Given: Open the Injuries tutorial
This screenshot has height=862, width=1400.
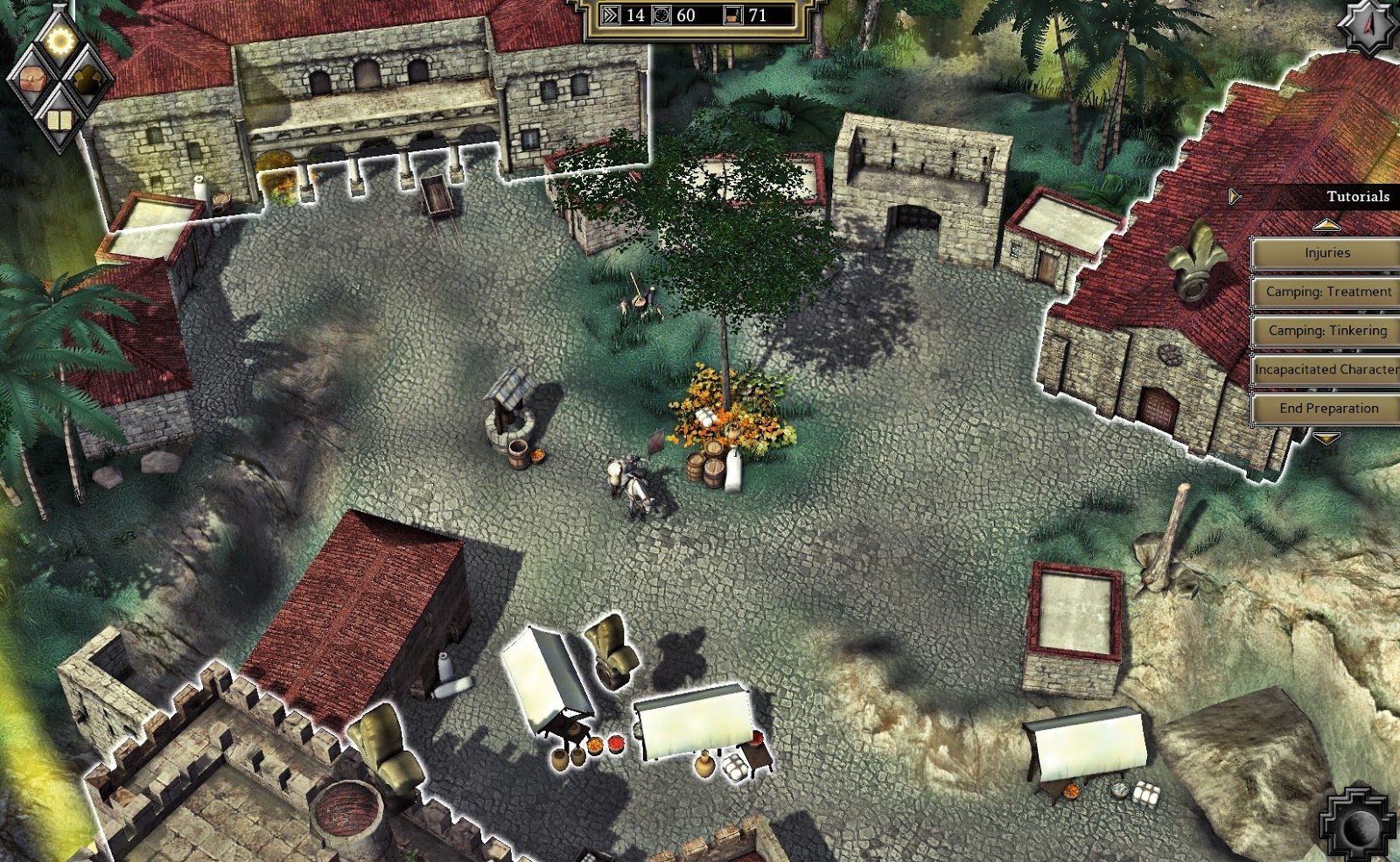Looking at the screenshot, I should click(1326, 253).
